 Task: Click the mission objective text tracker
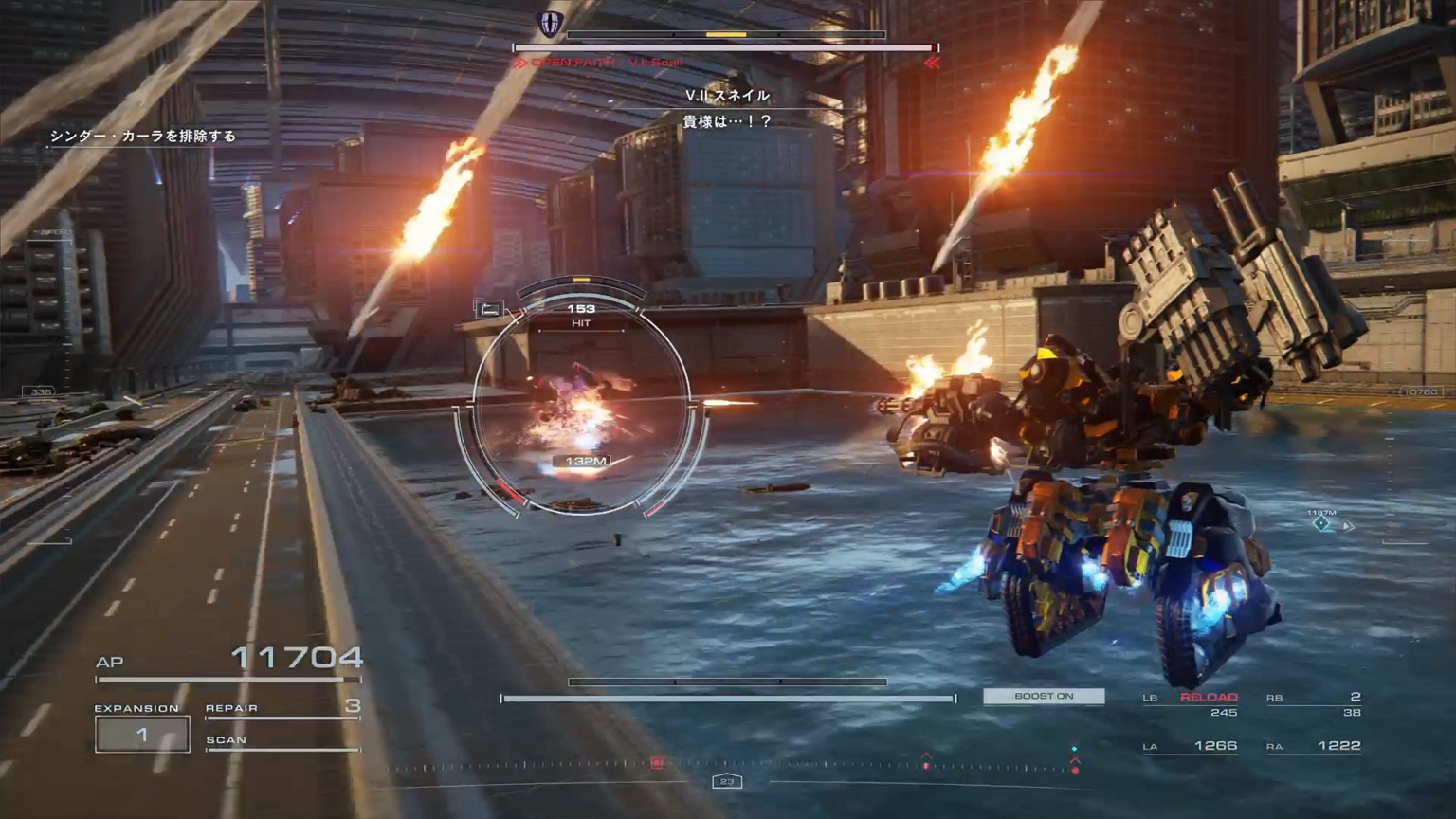[142, 136]
